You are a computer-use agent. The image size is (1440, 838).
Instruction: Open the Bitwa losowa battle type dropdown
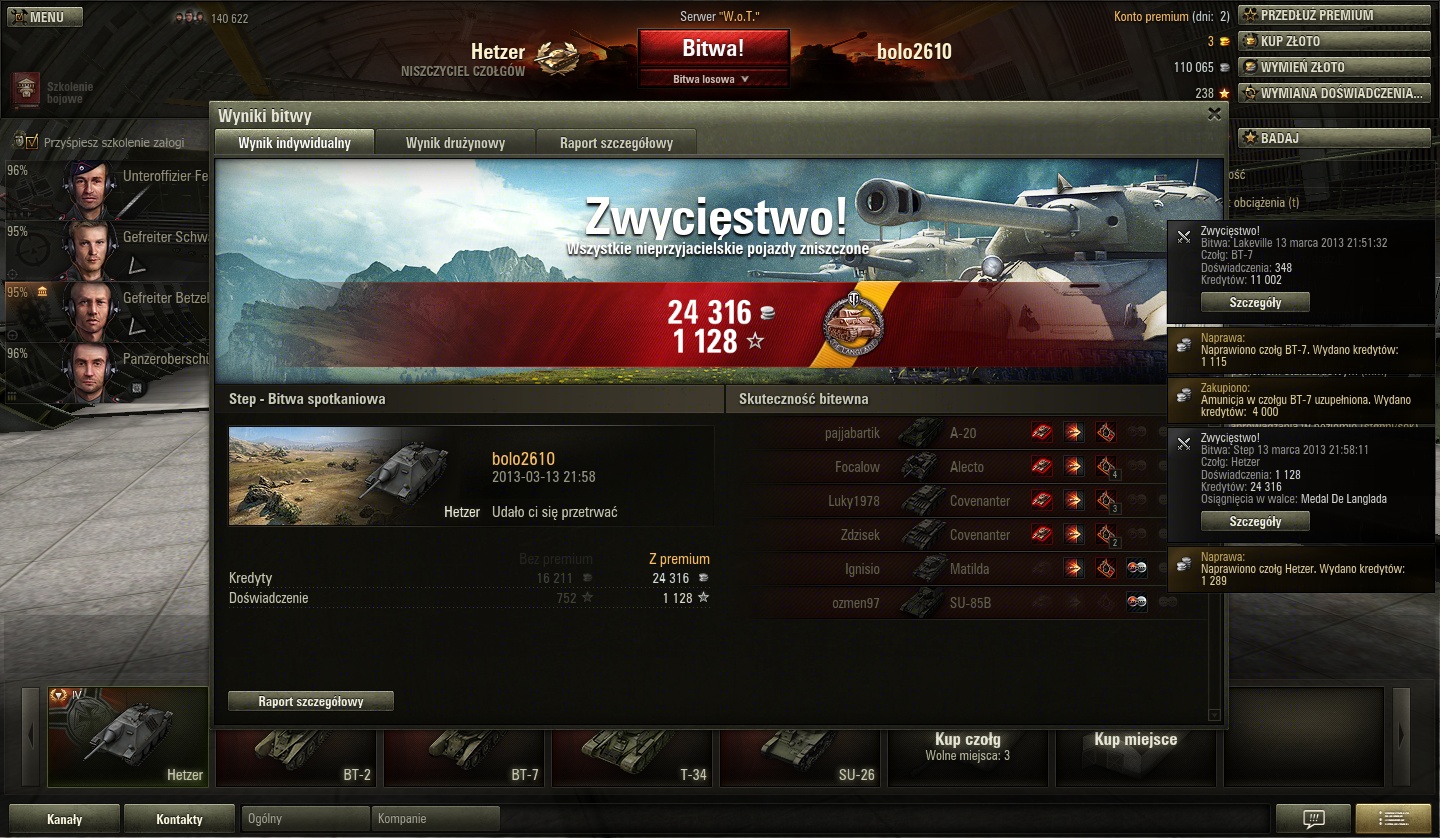click(x=713, y=79)
